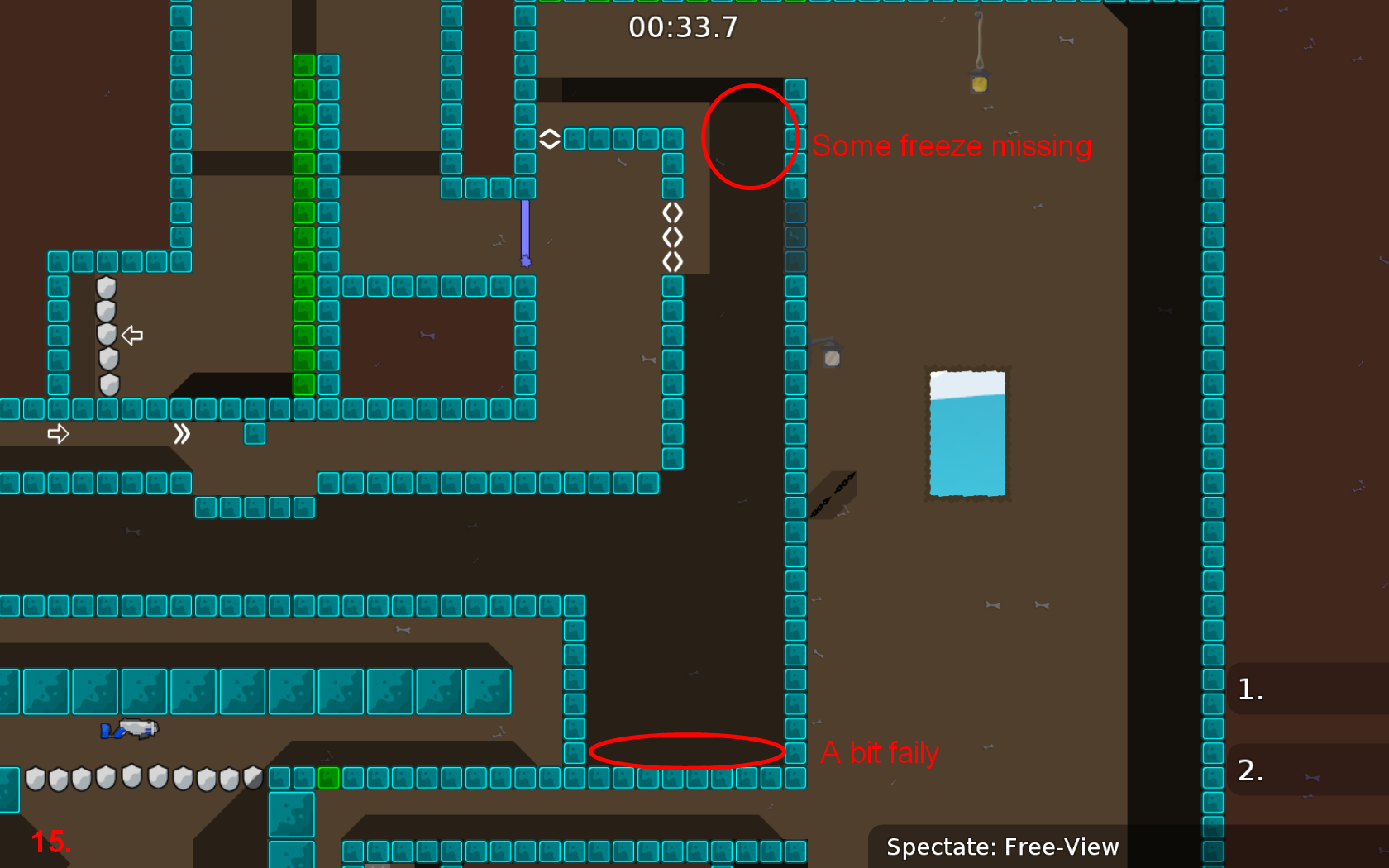Click the A bit faily annotation text
This screenshot has height=868, width=1389.
click(x=880, y=752)
